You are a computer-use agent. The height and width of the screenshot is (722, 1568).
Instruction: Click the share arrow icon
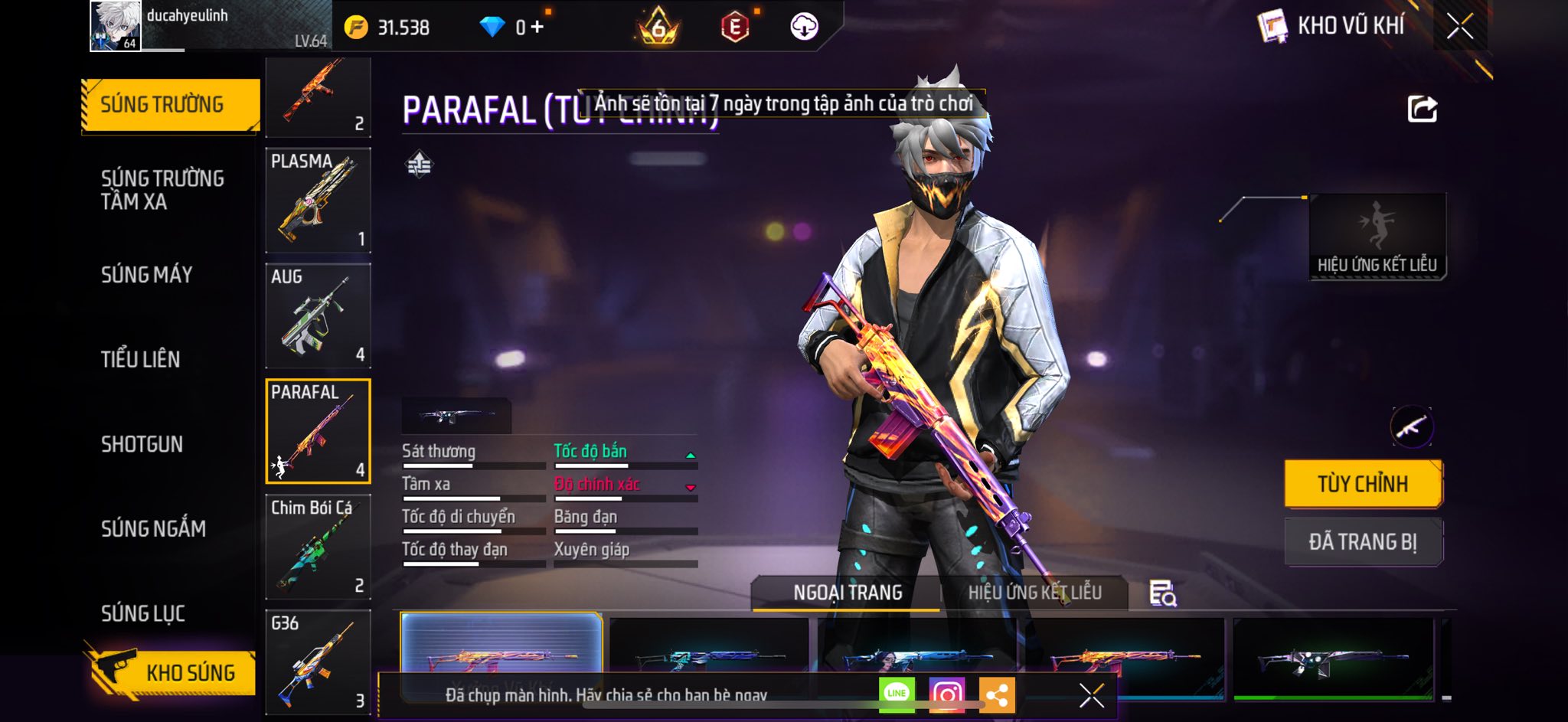1422,109
